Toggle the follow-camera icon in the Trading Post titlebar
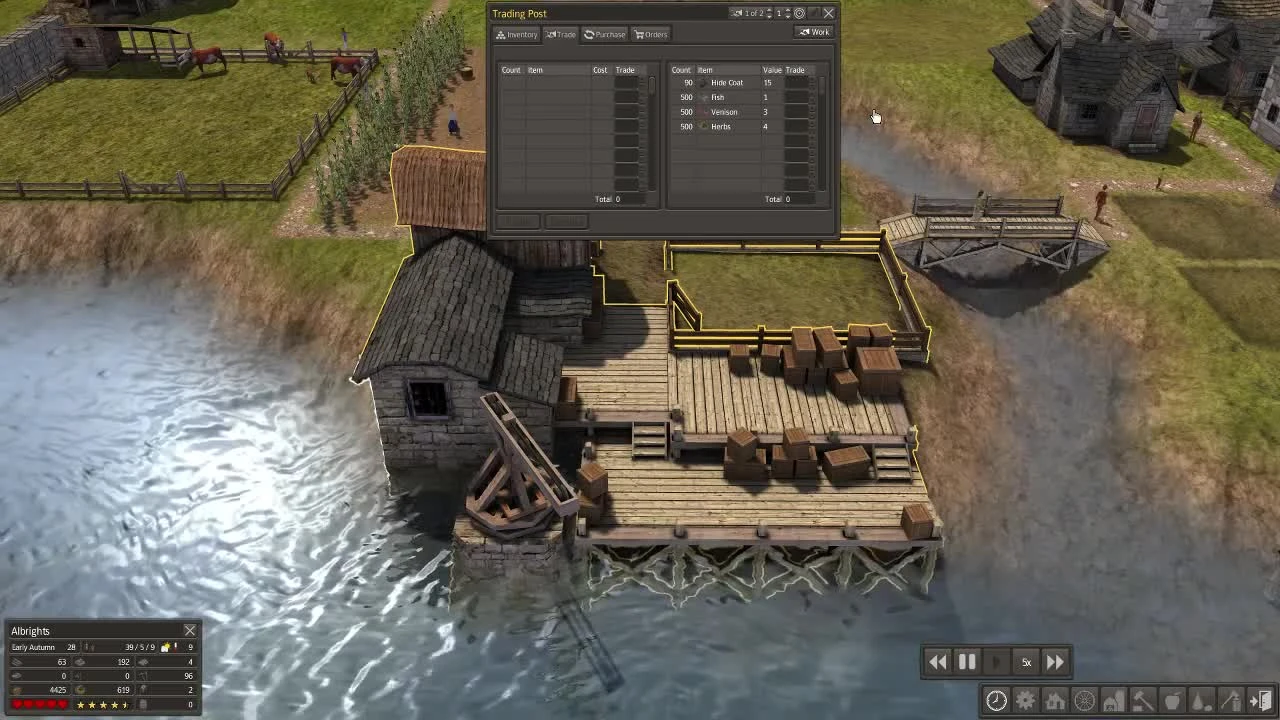Screen dimensions: 1280x720 point(800,13)
